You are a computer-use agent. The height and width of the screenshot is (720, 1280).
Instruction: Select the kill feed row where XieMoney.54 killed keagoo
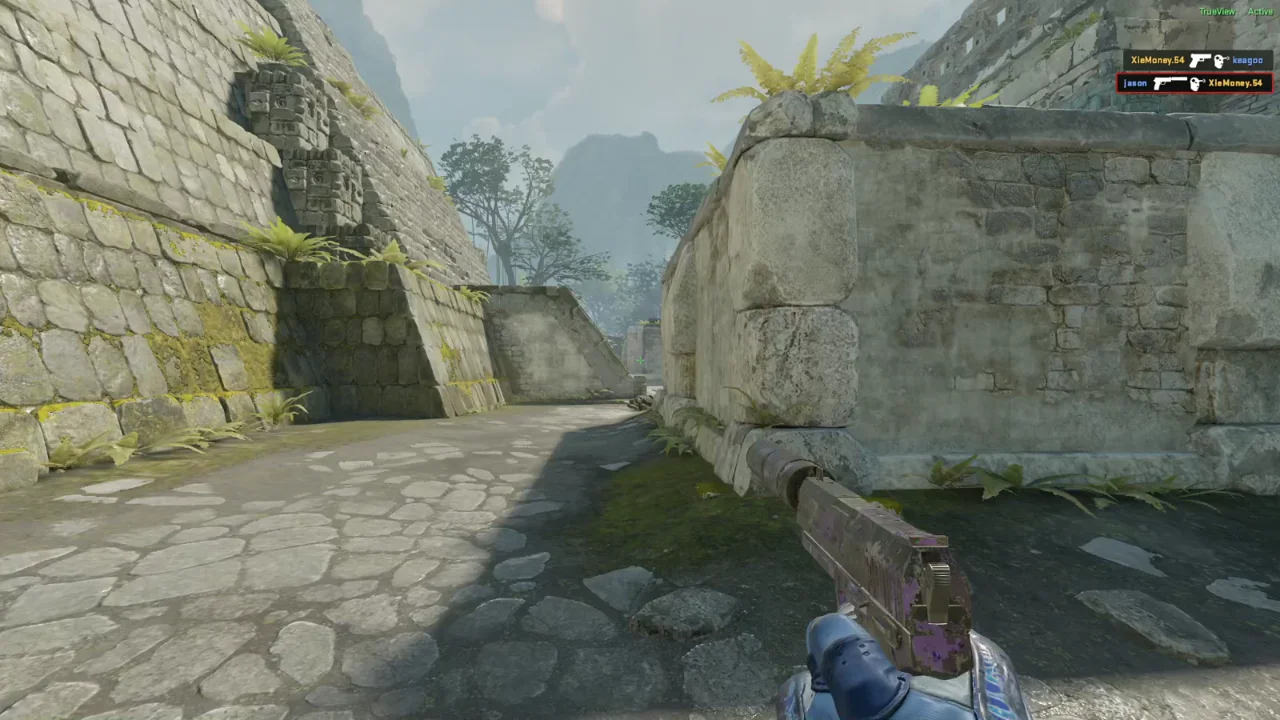point(1197,61)
